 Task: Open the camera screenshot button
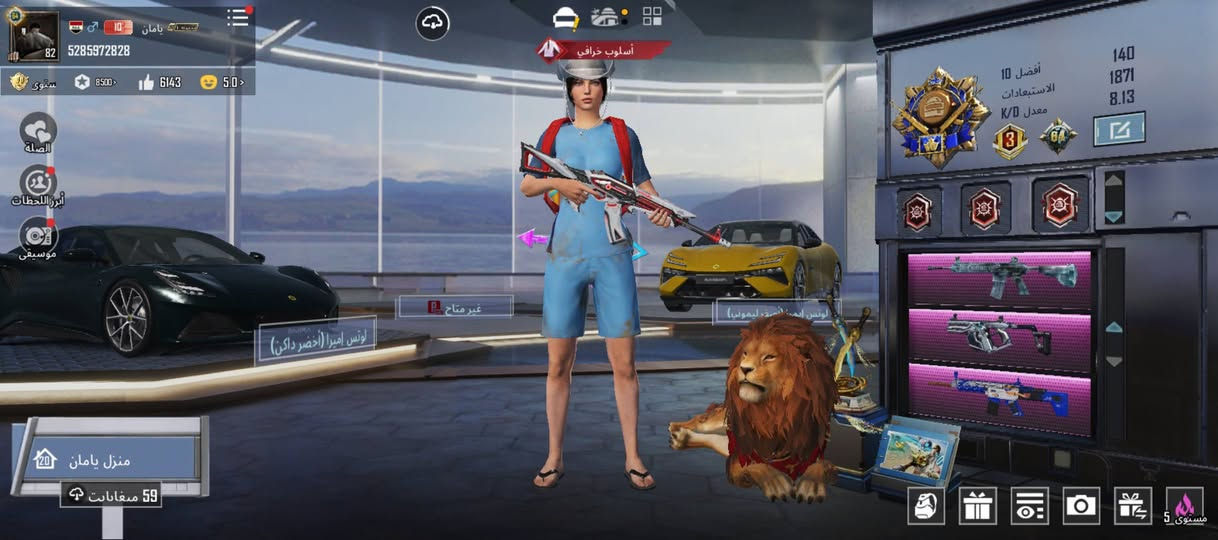click(x=1081, y=505)
